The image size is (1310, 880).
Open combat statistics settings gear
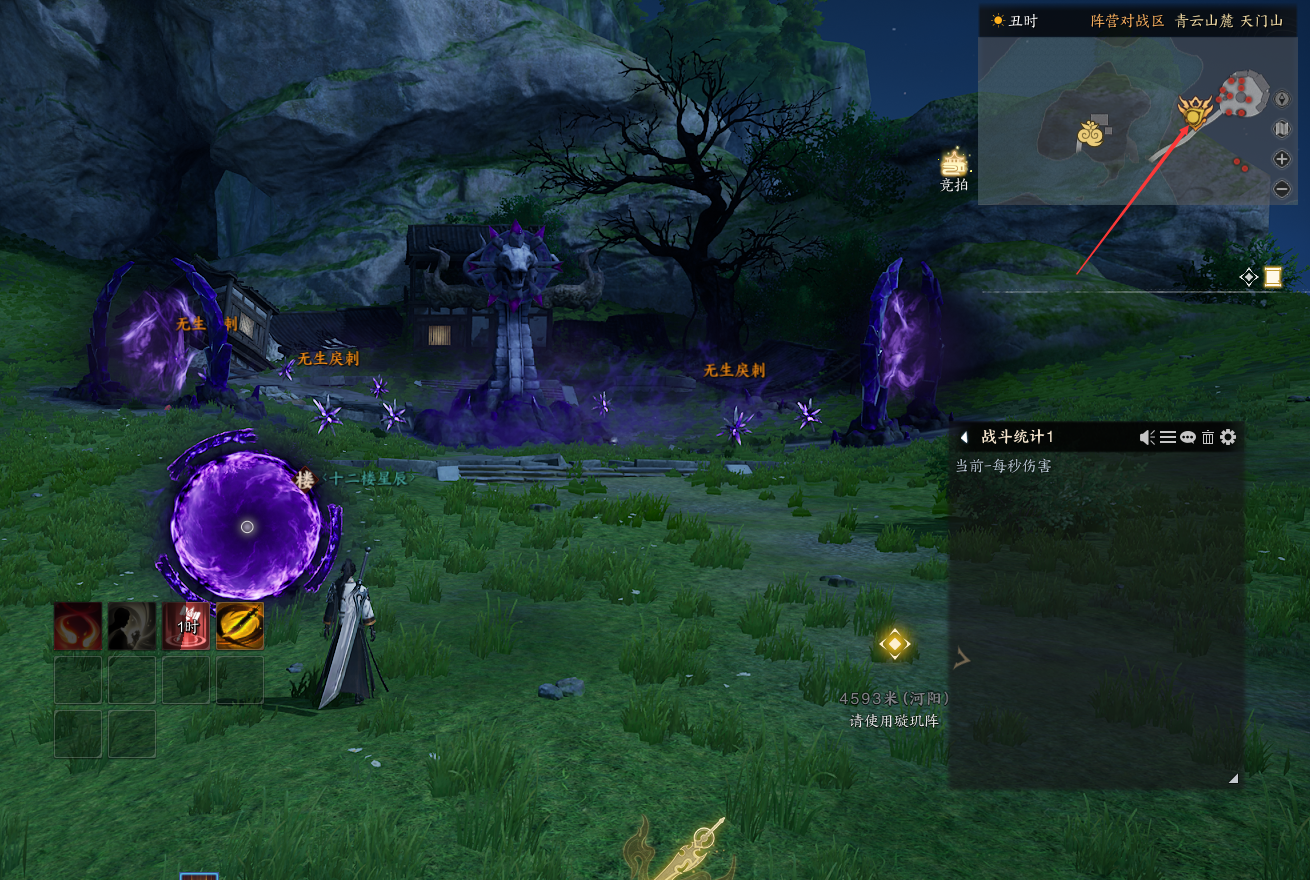click(x=1229, y=437)
